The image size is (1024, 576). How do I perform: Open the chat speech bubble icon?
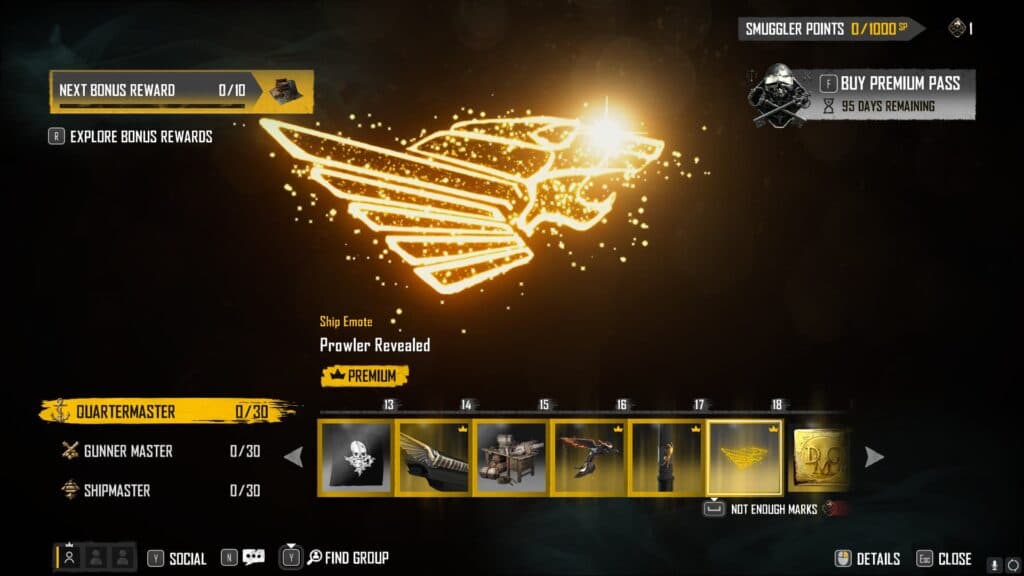[253, 558]
